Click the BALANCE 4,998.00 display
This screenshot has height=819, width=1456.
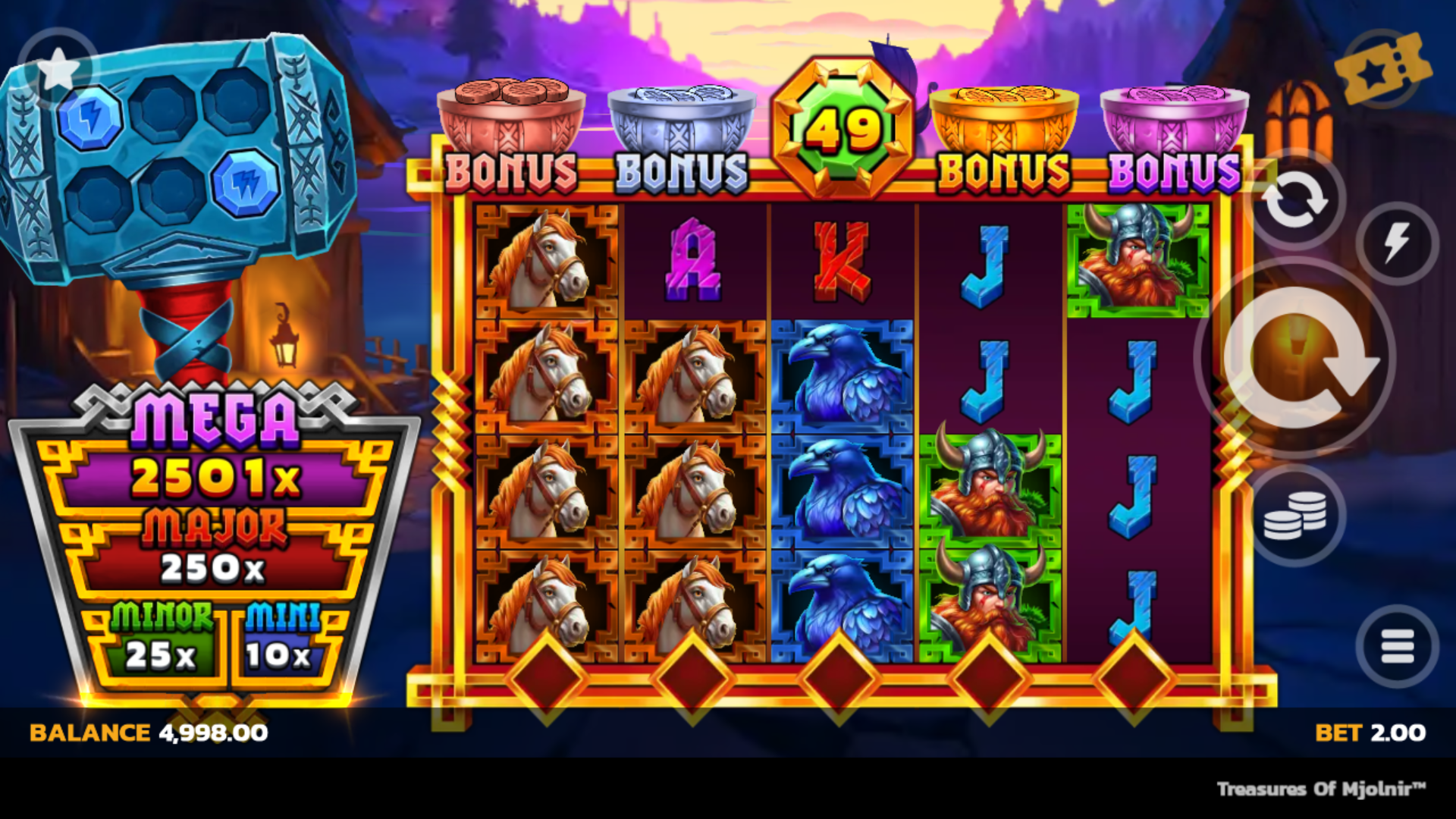pos(148,733)
